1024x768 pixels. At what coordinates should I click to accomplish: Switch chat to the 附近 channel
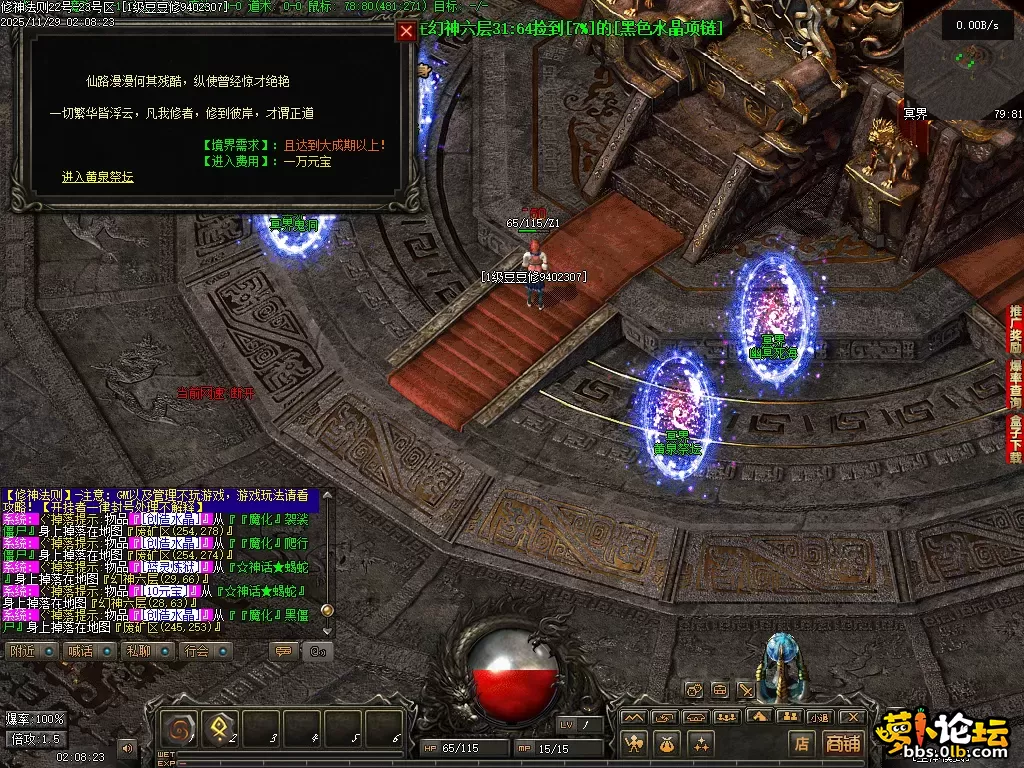click(x=23, y=651)
